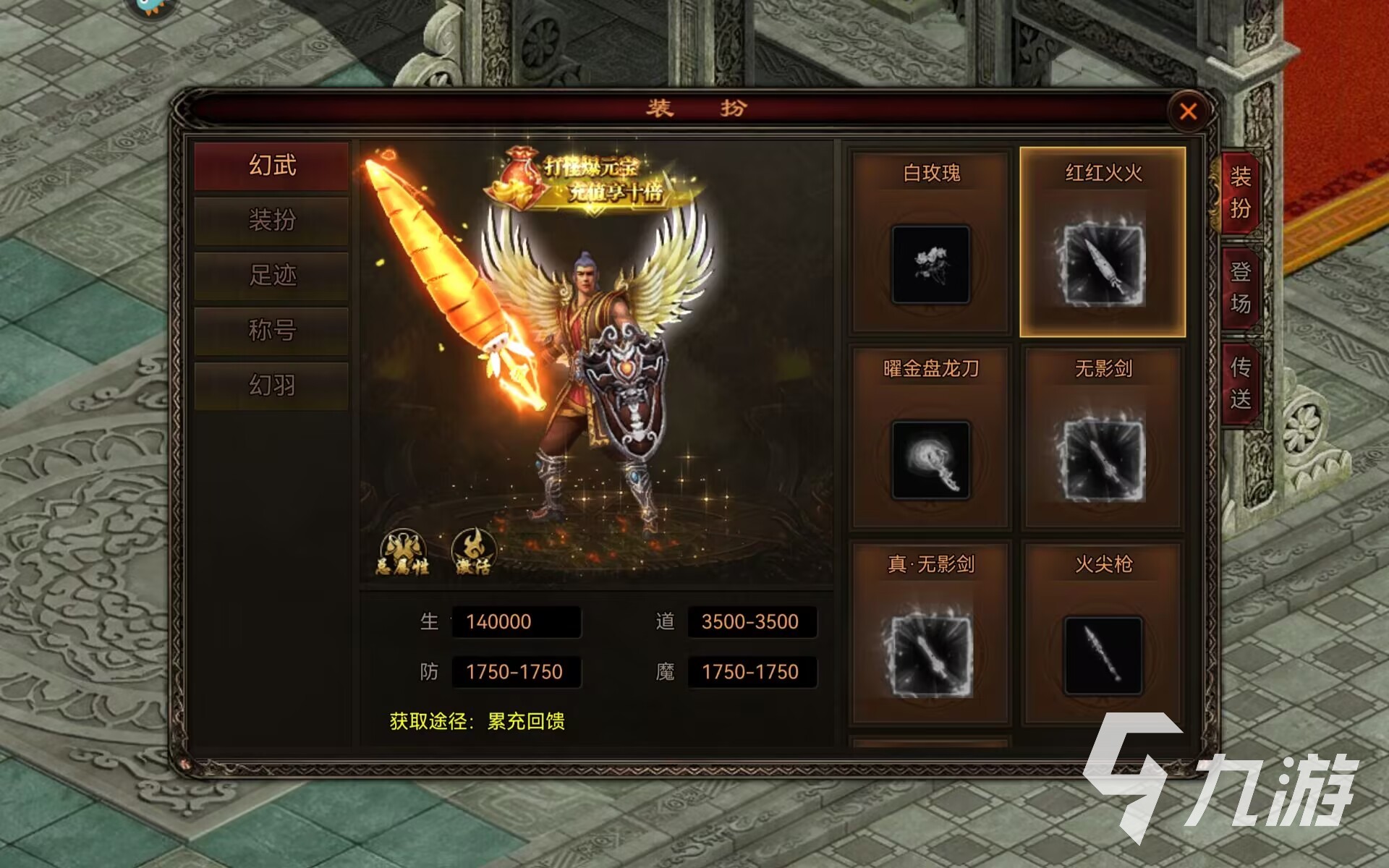Show the 称号 tab
The height and width of the screenshot is (868, 1389).
point(272,330)
